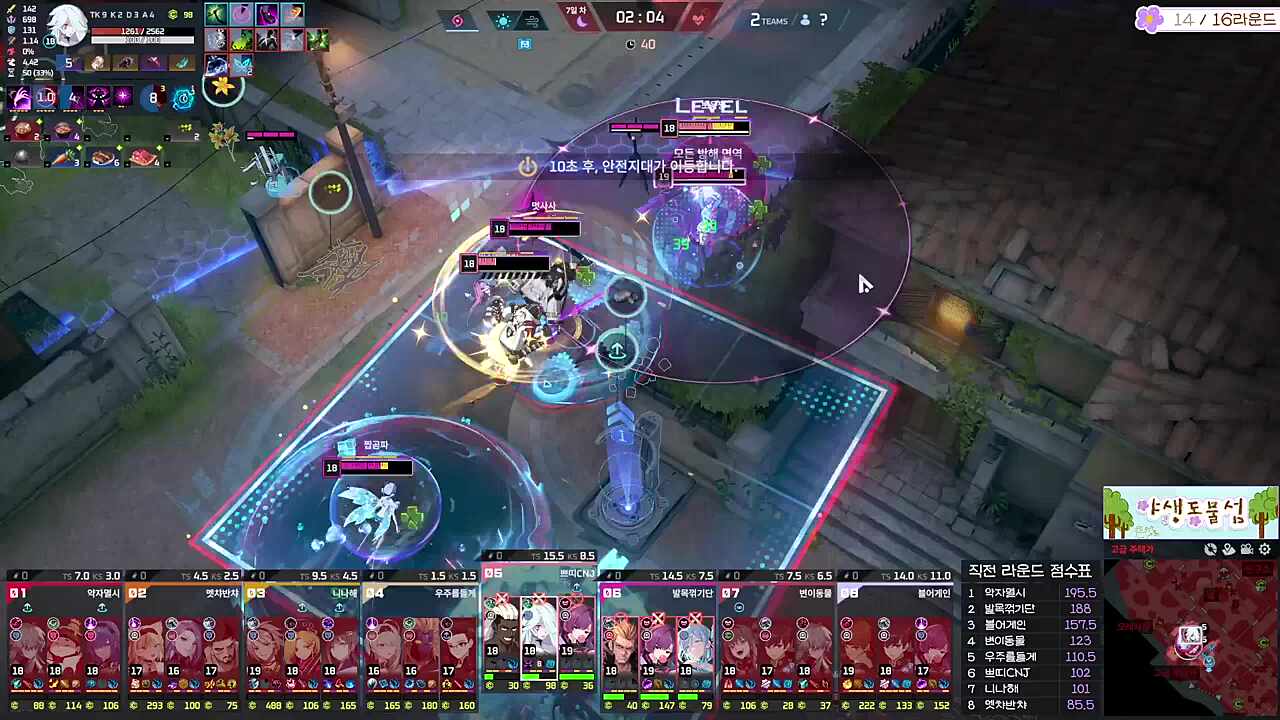Click the blue clock-like skill icon
1280x720 pixels.
tap(183, 97)
